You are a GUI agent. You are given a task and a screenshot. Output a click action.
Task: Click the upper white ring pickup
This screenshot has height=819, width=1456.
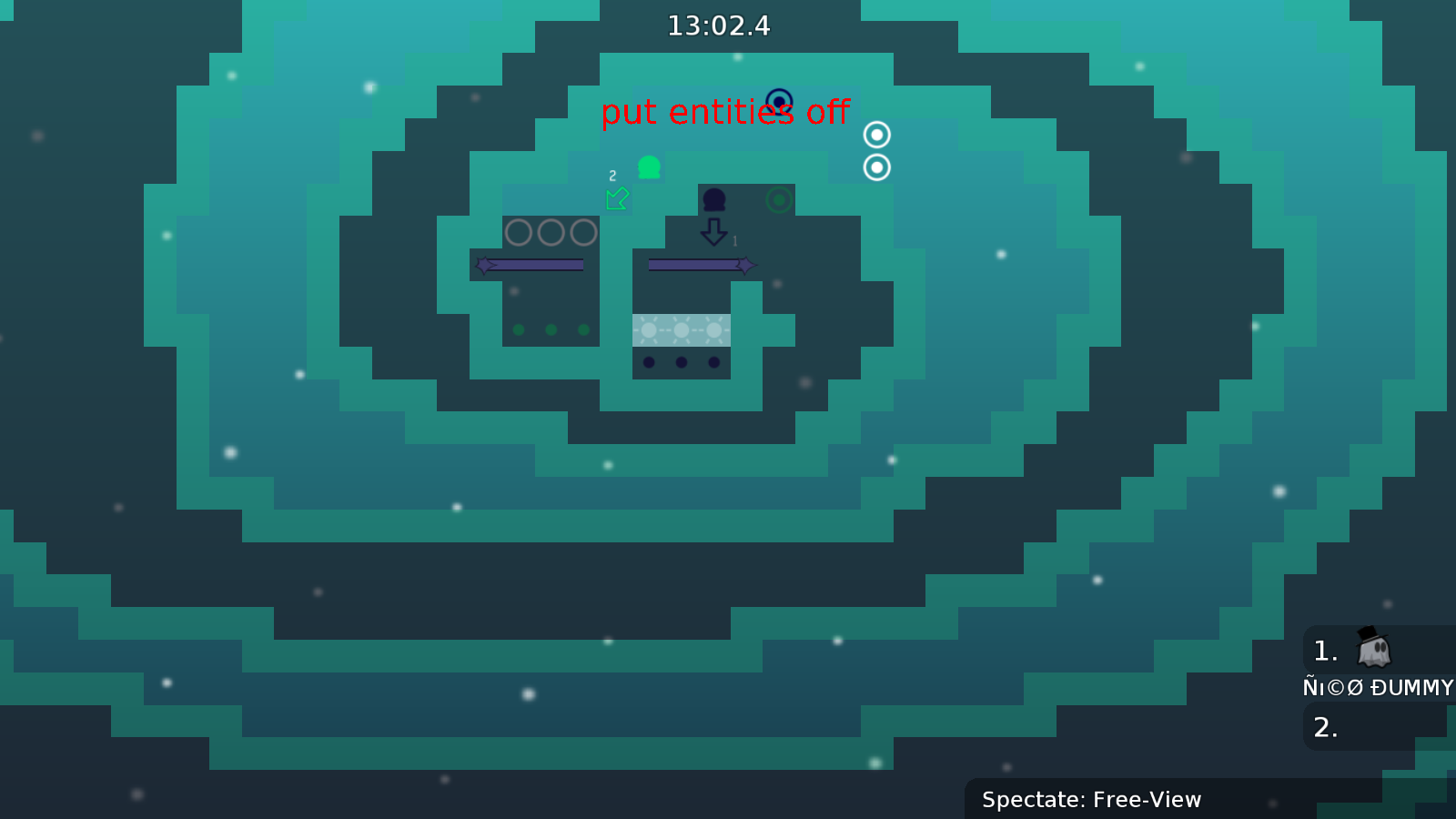875,135
